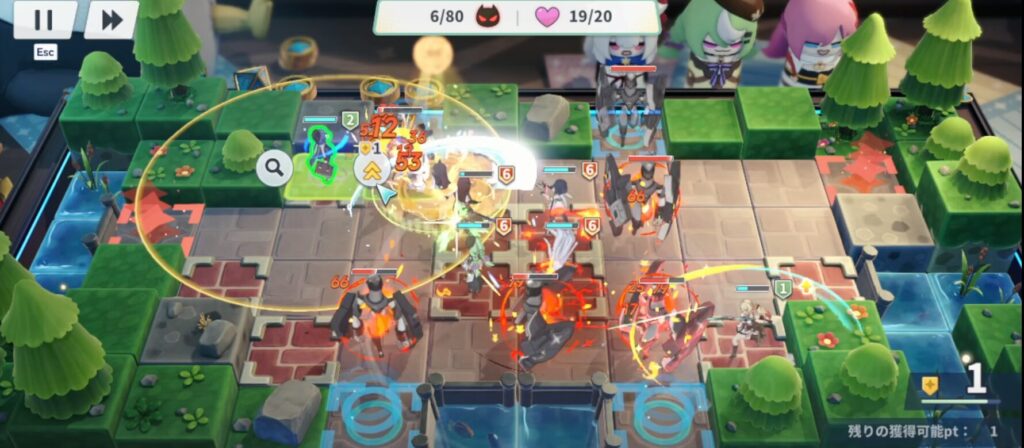The image size is (1024, 448).
Task: Toggle fast-forward battle speed
Action: (x=111, y=20)
